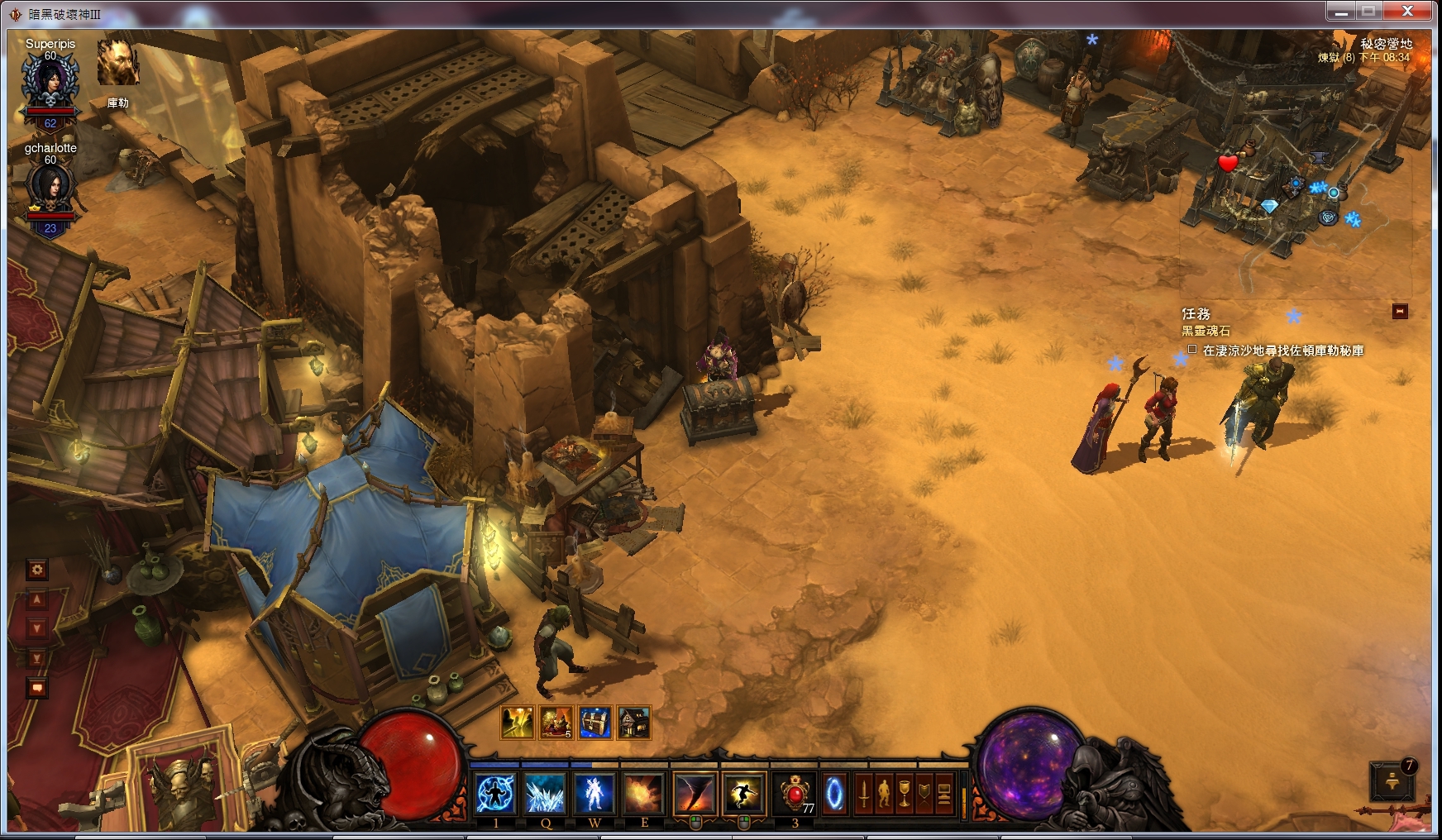Click the house buff icon
1442x840 pixels.
pos(634,723)
